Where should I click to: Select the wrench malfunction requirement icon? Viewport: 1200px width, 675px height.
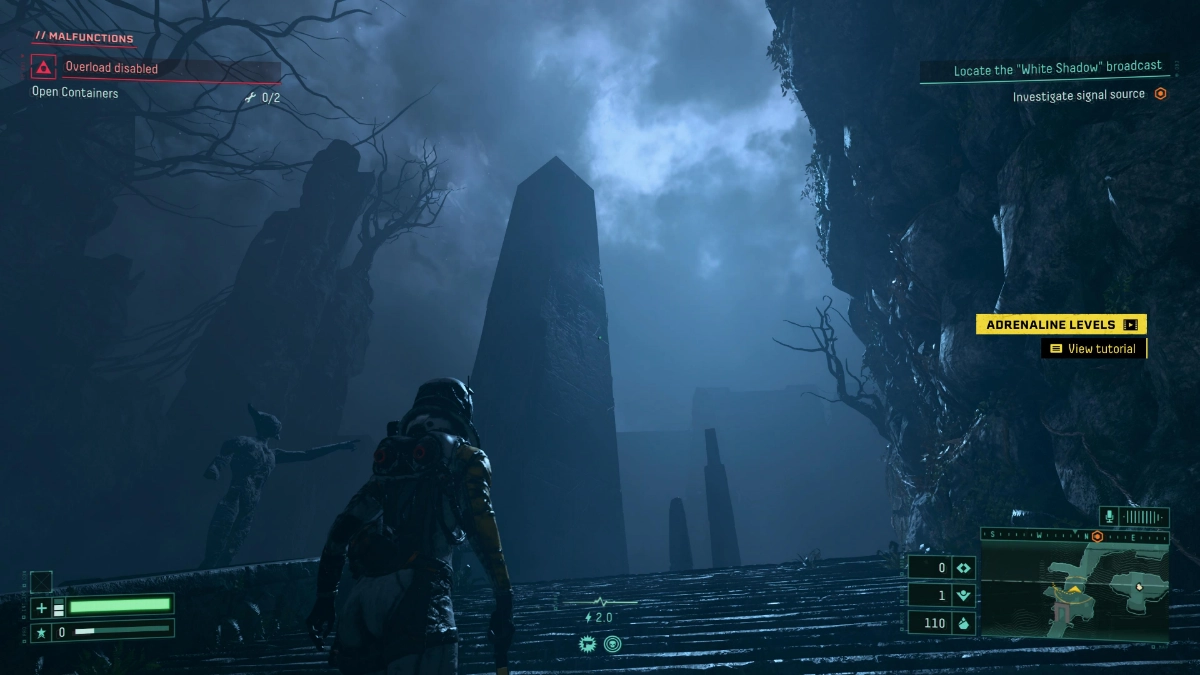coord(250,98)
